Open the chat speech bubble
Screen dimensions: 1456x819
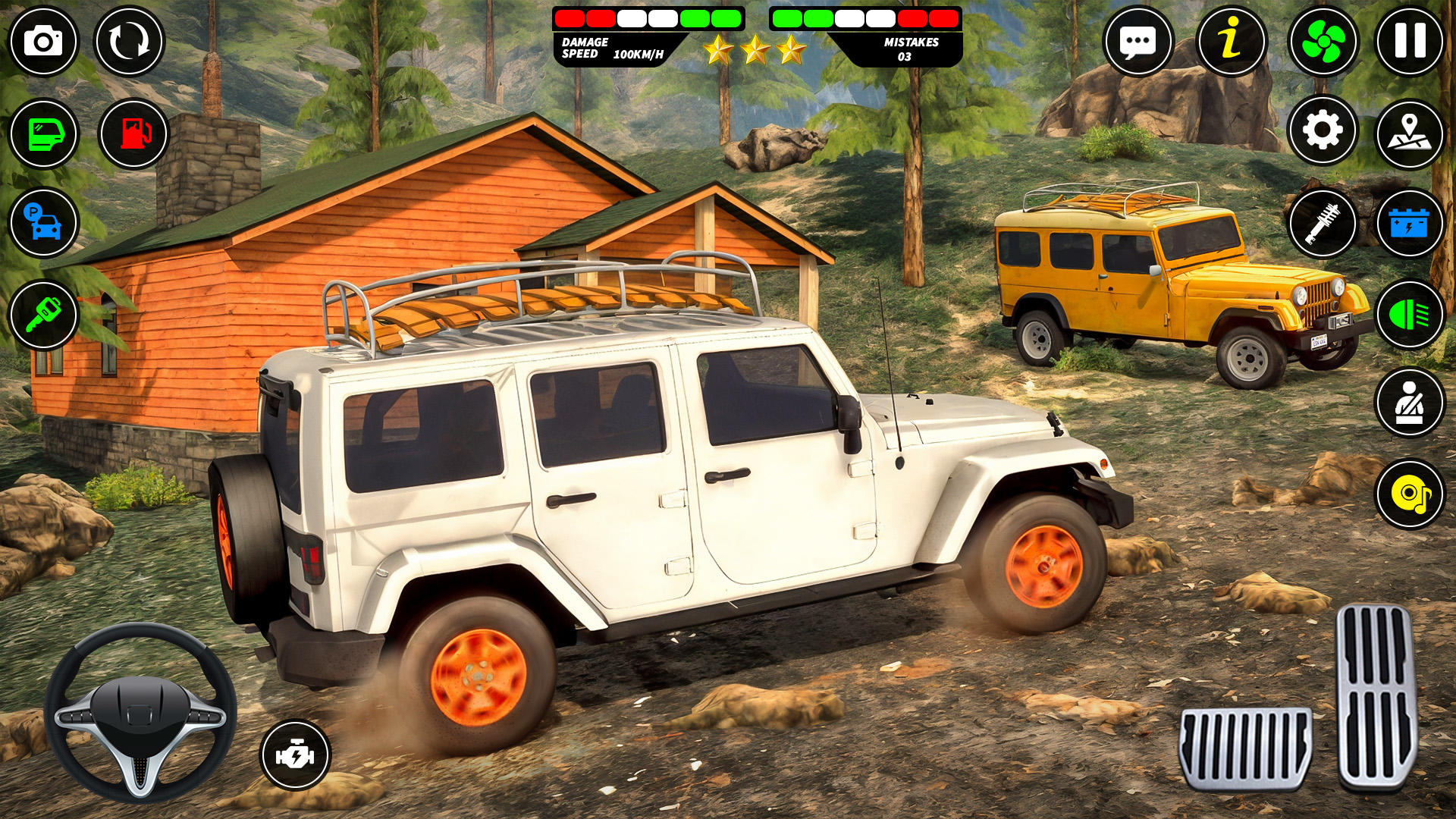(1137, 41)
